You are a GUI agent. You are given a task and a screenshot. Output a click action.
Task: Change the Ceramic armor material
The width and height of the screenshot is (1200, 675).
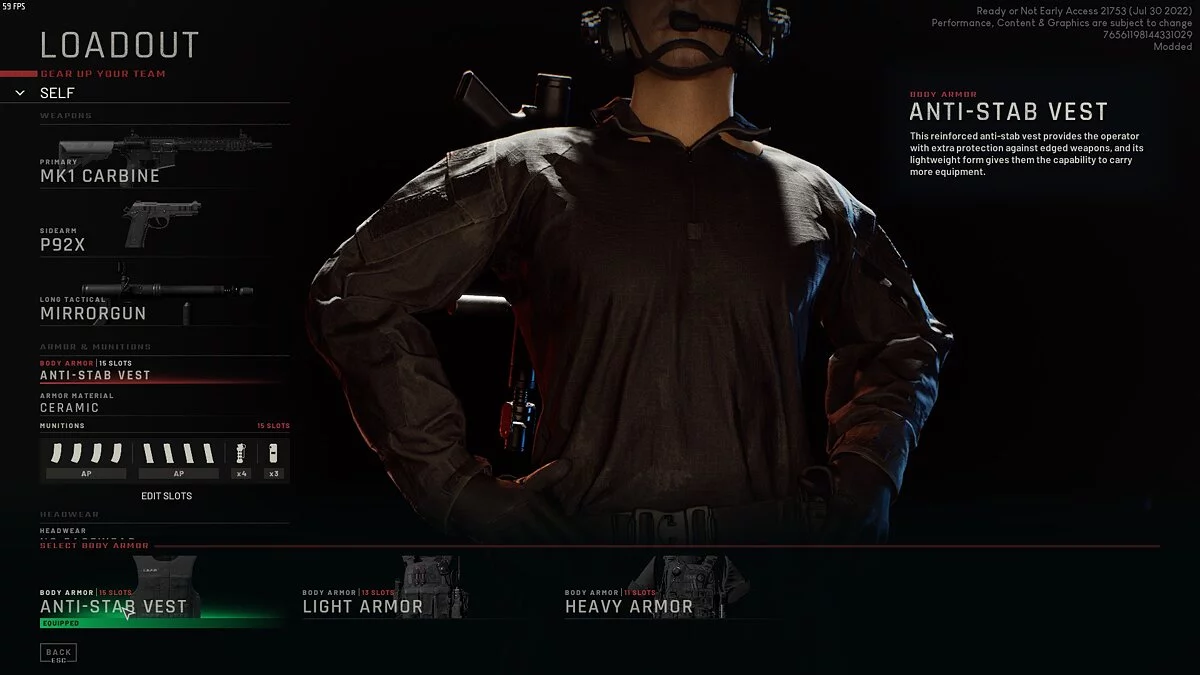point(70,407)
